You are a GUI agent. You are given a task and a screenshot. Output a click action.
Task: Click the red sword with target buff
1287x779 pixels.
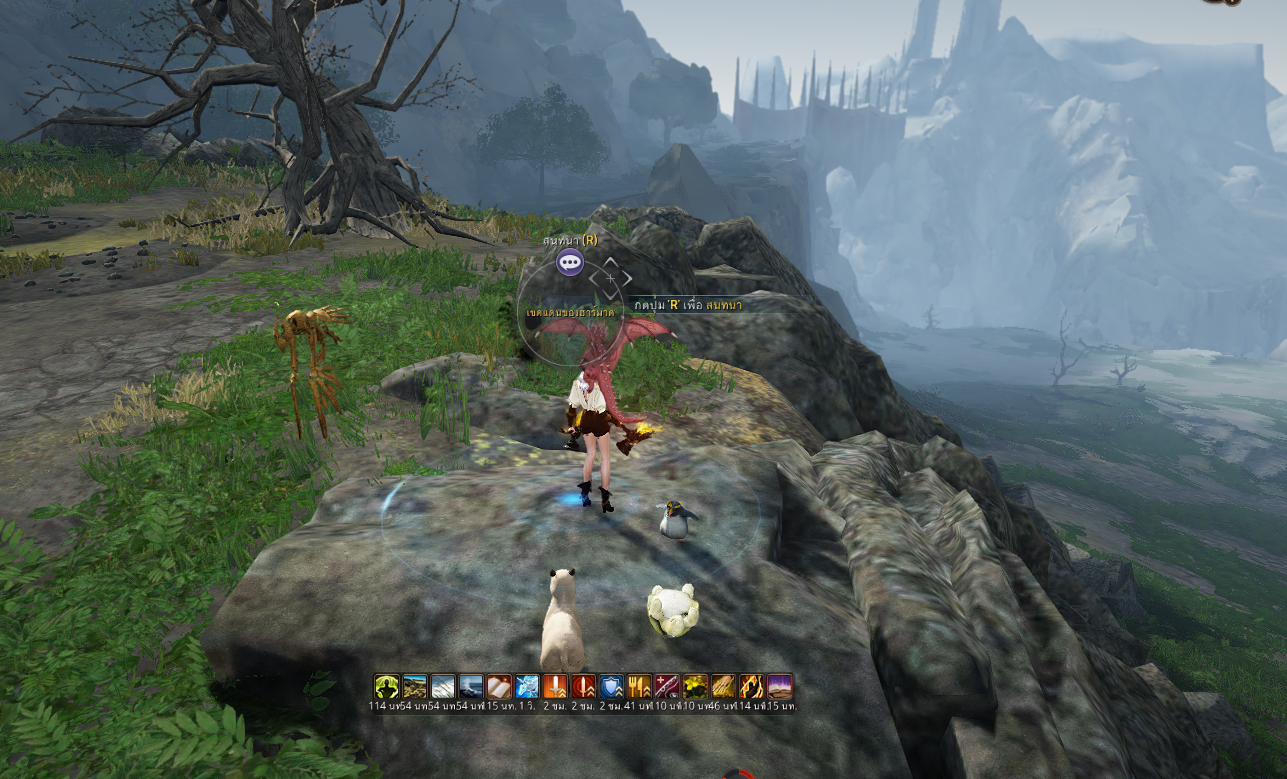[583, 686]
